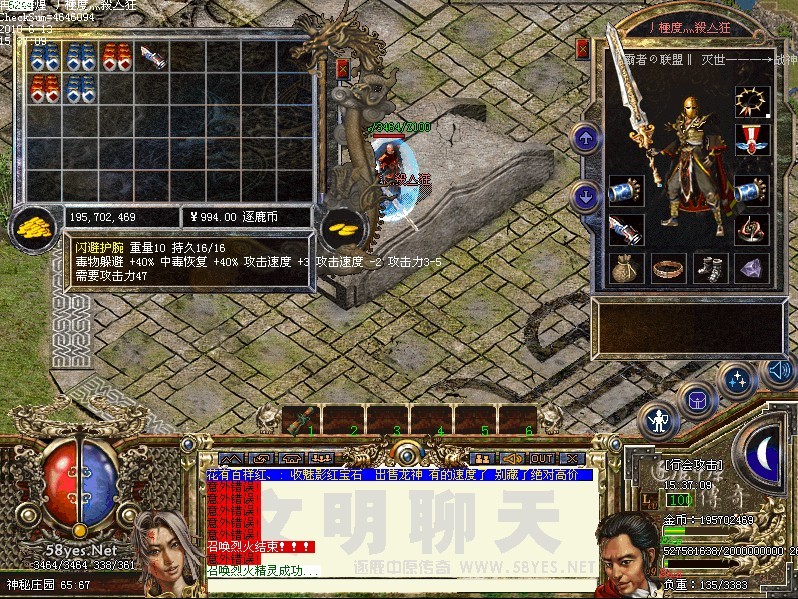The image size is (798, 599).
Task: Click the round chest bag button
Action: (x=696, y=399)
